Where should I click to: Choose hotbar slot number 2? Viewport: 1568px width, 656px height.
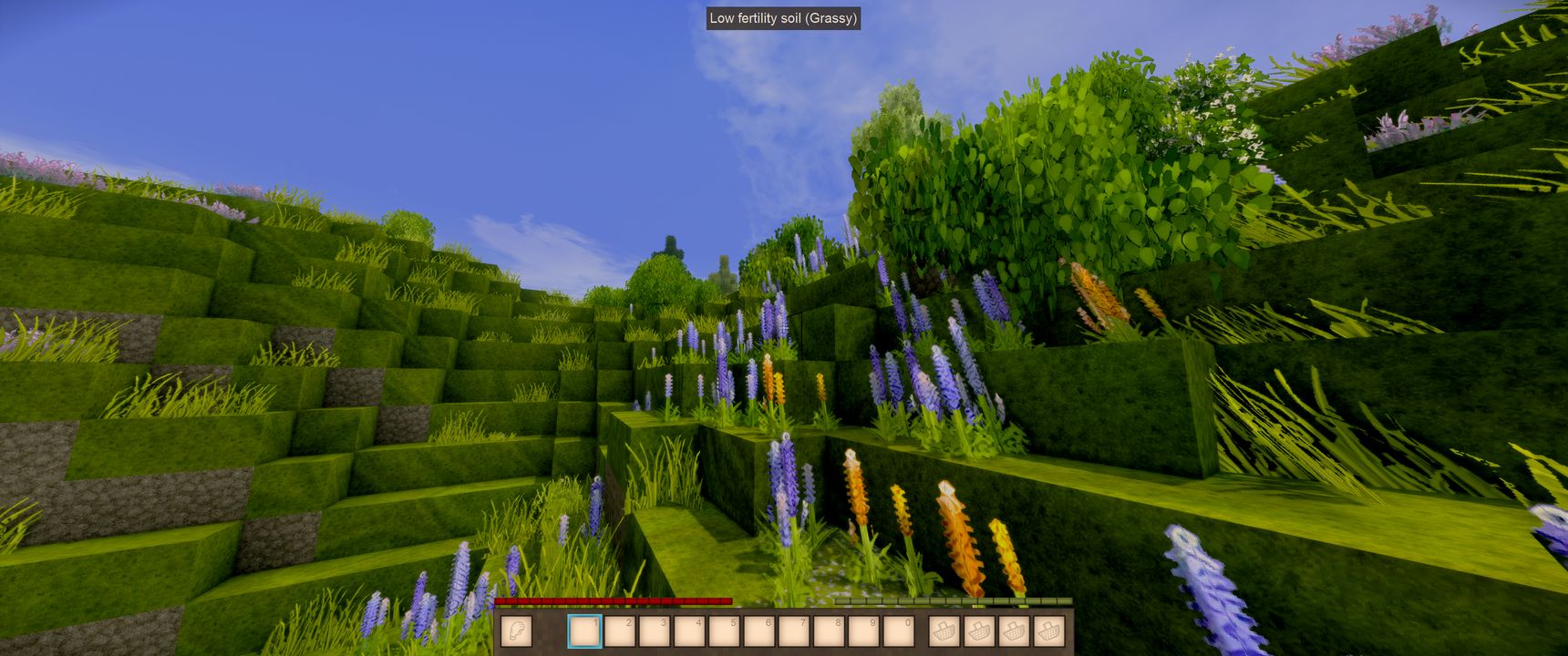tap(620, 630)
